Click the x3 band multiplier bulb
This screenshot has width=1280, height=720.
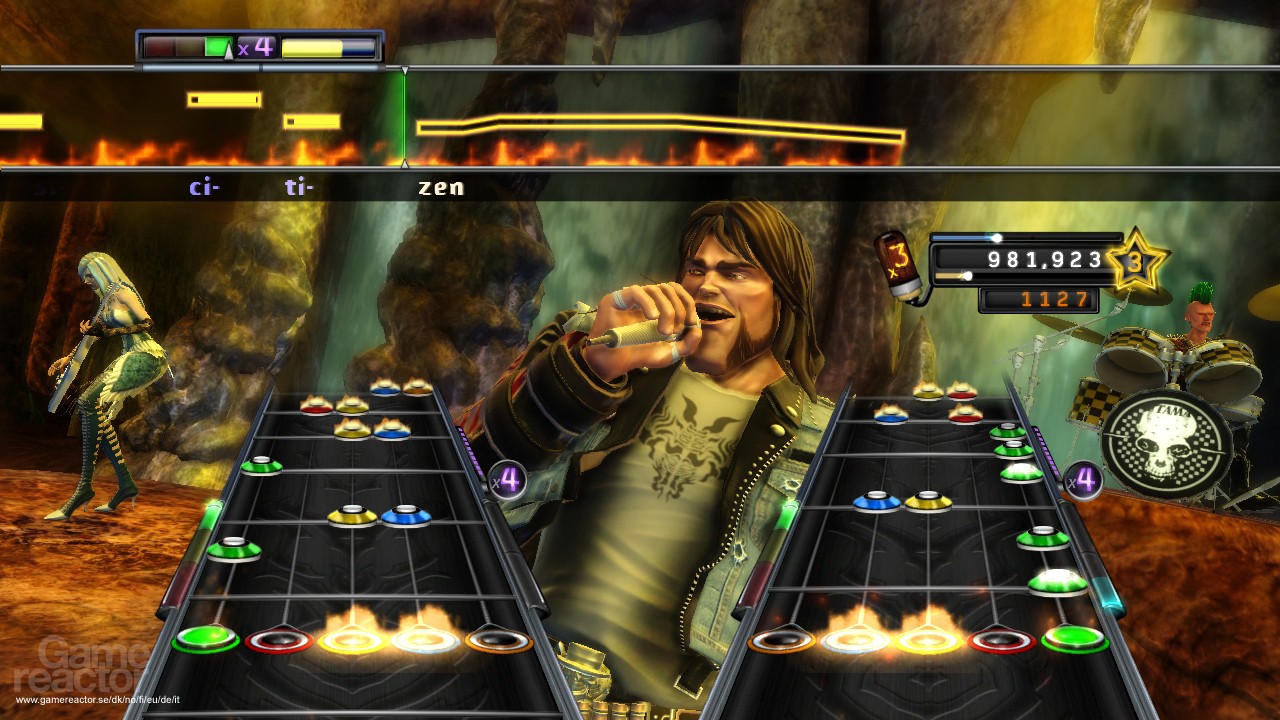tap(896, 263)
